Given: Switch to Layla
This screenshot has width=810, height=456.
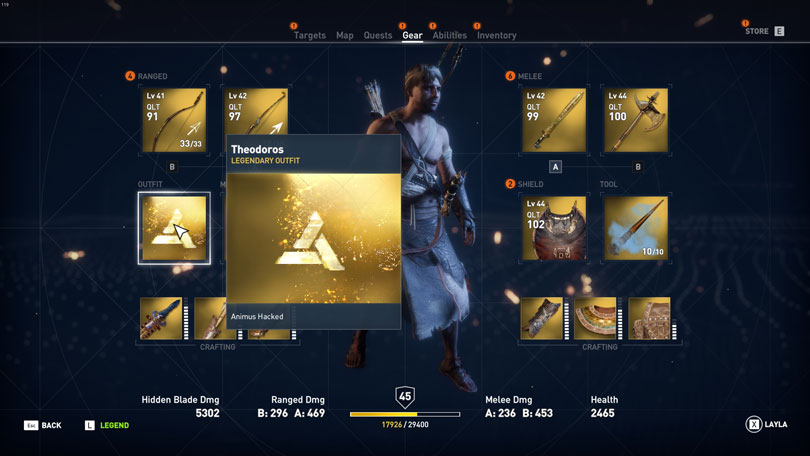Looking at the screenshot, I should point(767,425).
